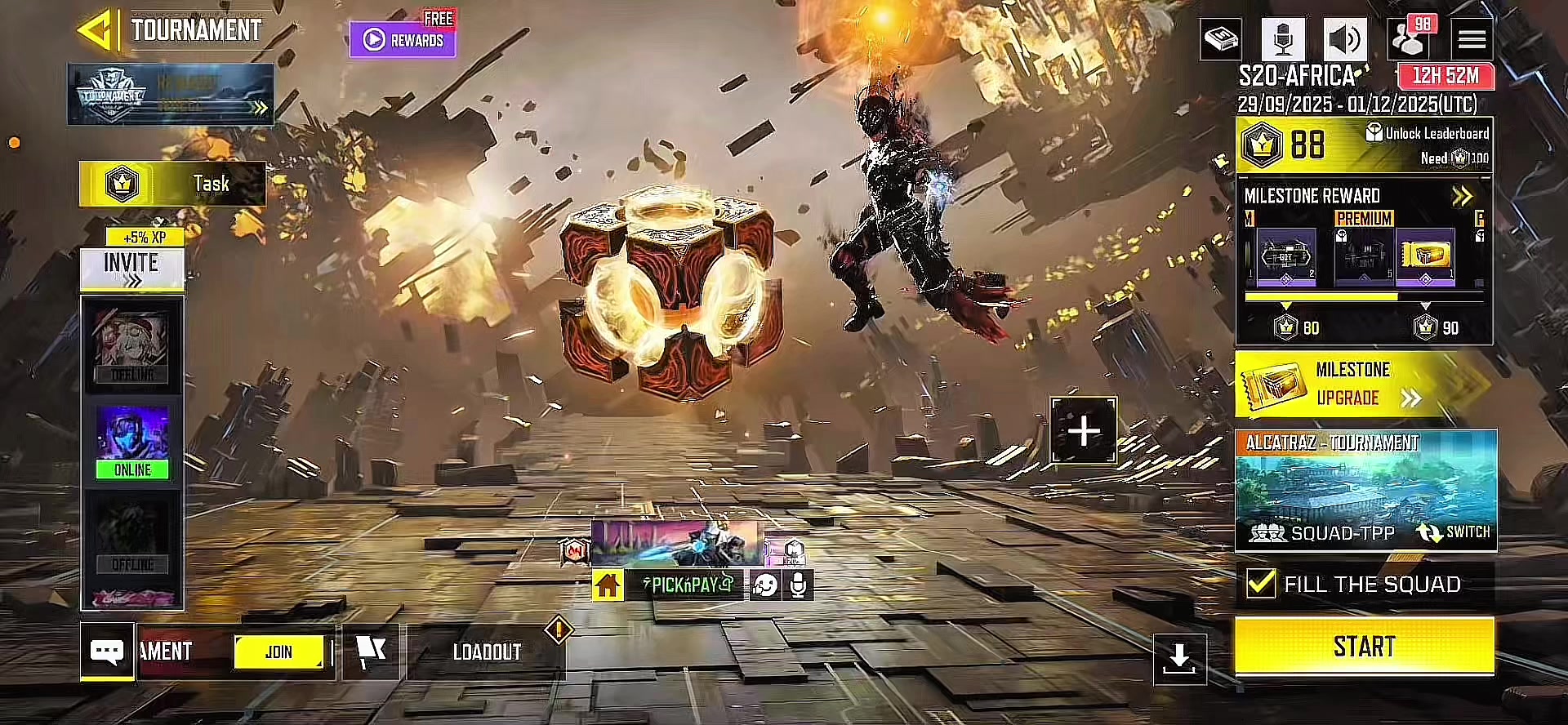This screenshot has width=1568, height=725.
Task: Open the Loadout menu
Action: [x=487, y=652]
